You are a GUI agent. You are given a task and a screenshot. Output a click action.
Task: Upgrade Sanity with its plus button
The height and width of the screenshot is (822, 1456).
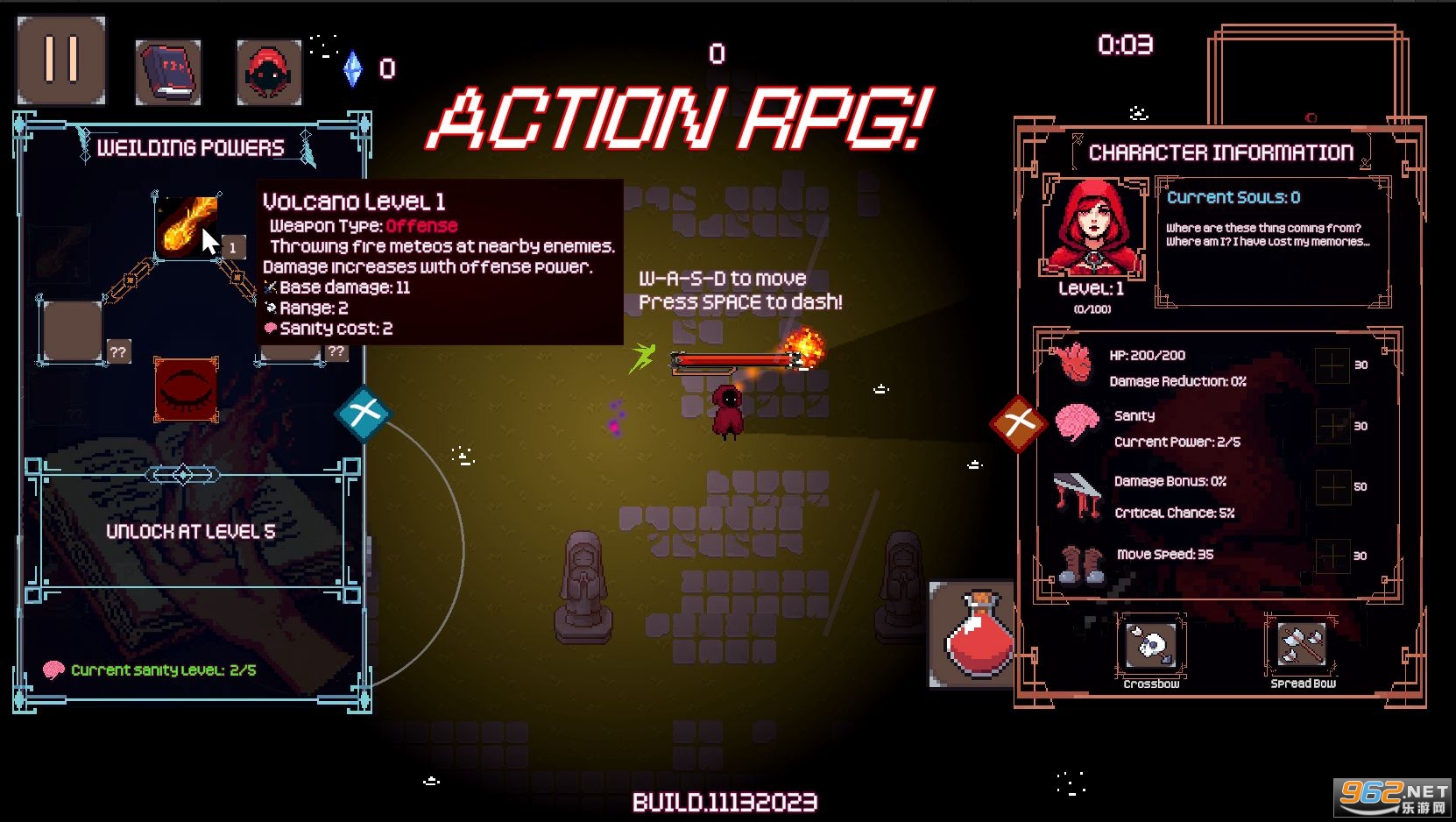(1332, 426)
